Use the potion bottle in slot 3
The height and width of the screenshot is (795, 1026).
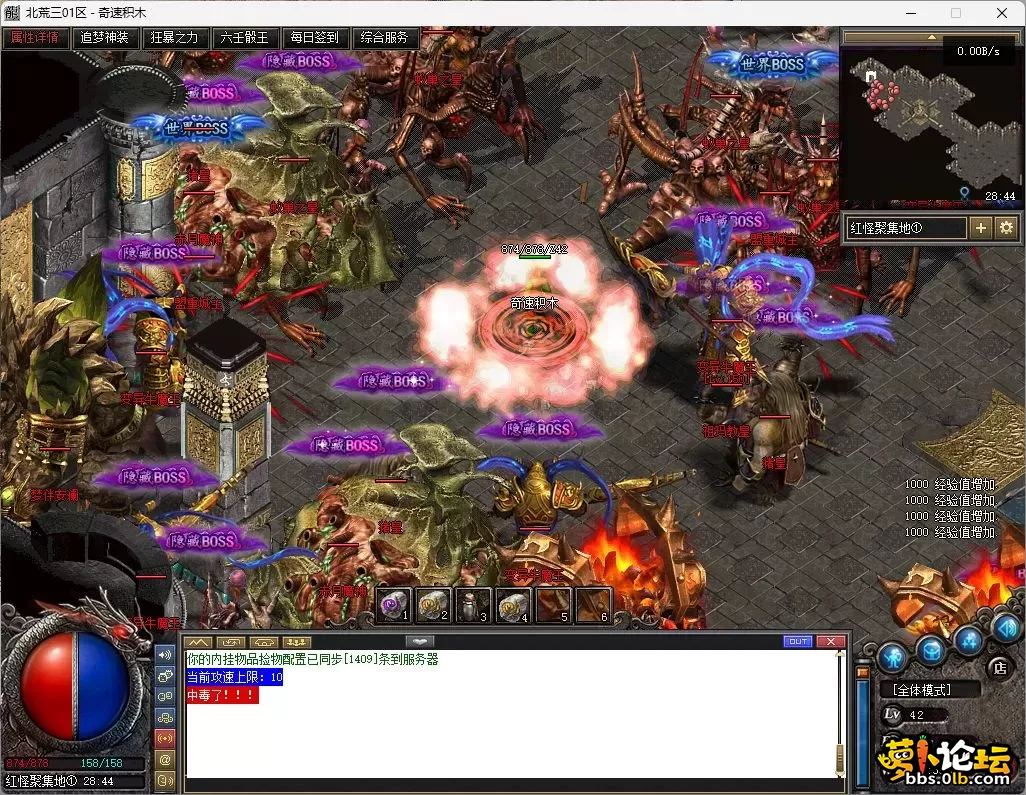(x=472, y=605)
